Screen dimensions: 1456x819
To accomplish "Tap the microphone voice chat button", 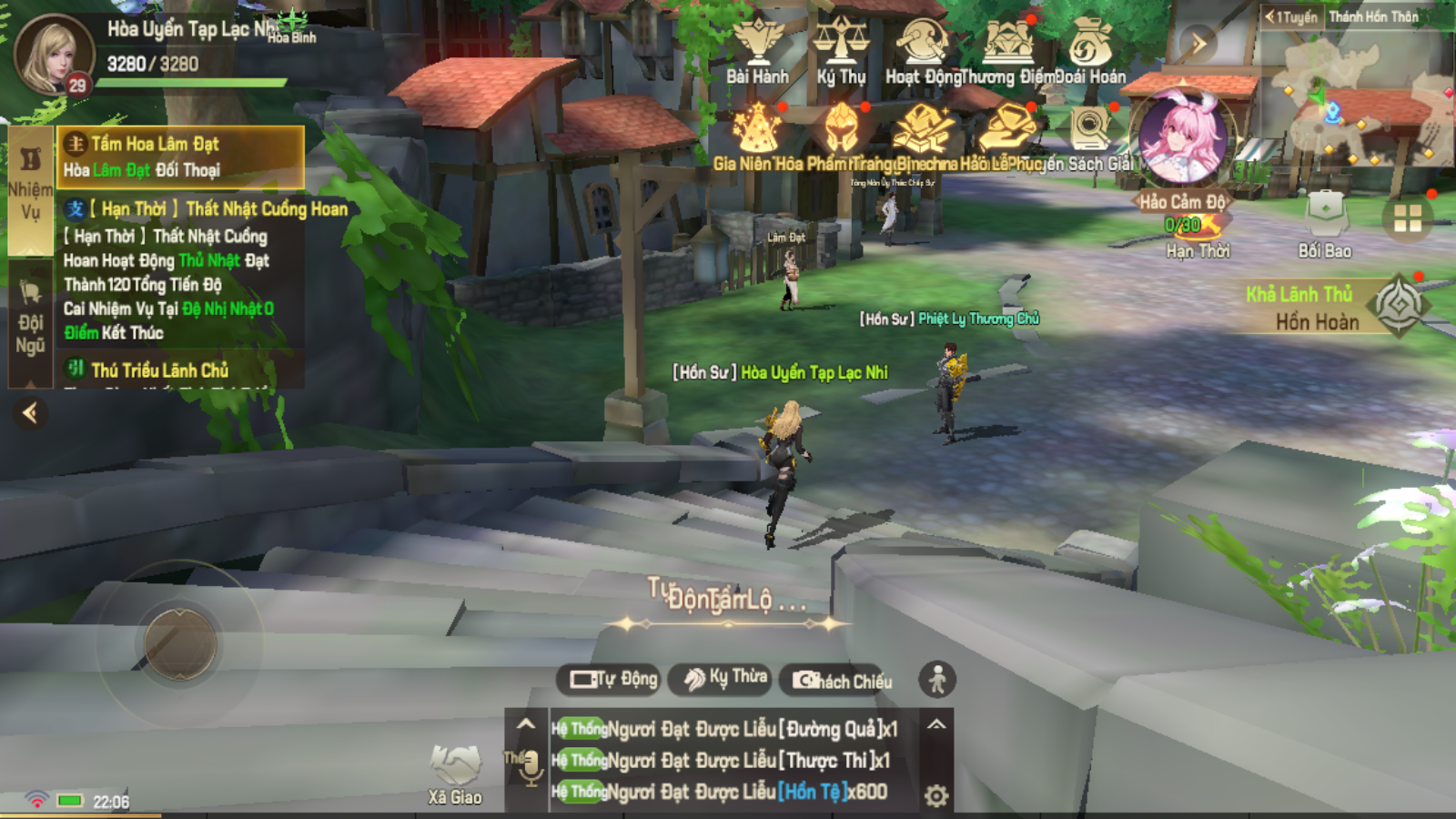I will pyautogui.click(x=531, y=767).
